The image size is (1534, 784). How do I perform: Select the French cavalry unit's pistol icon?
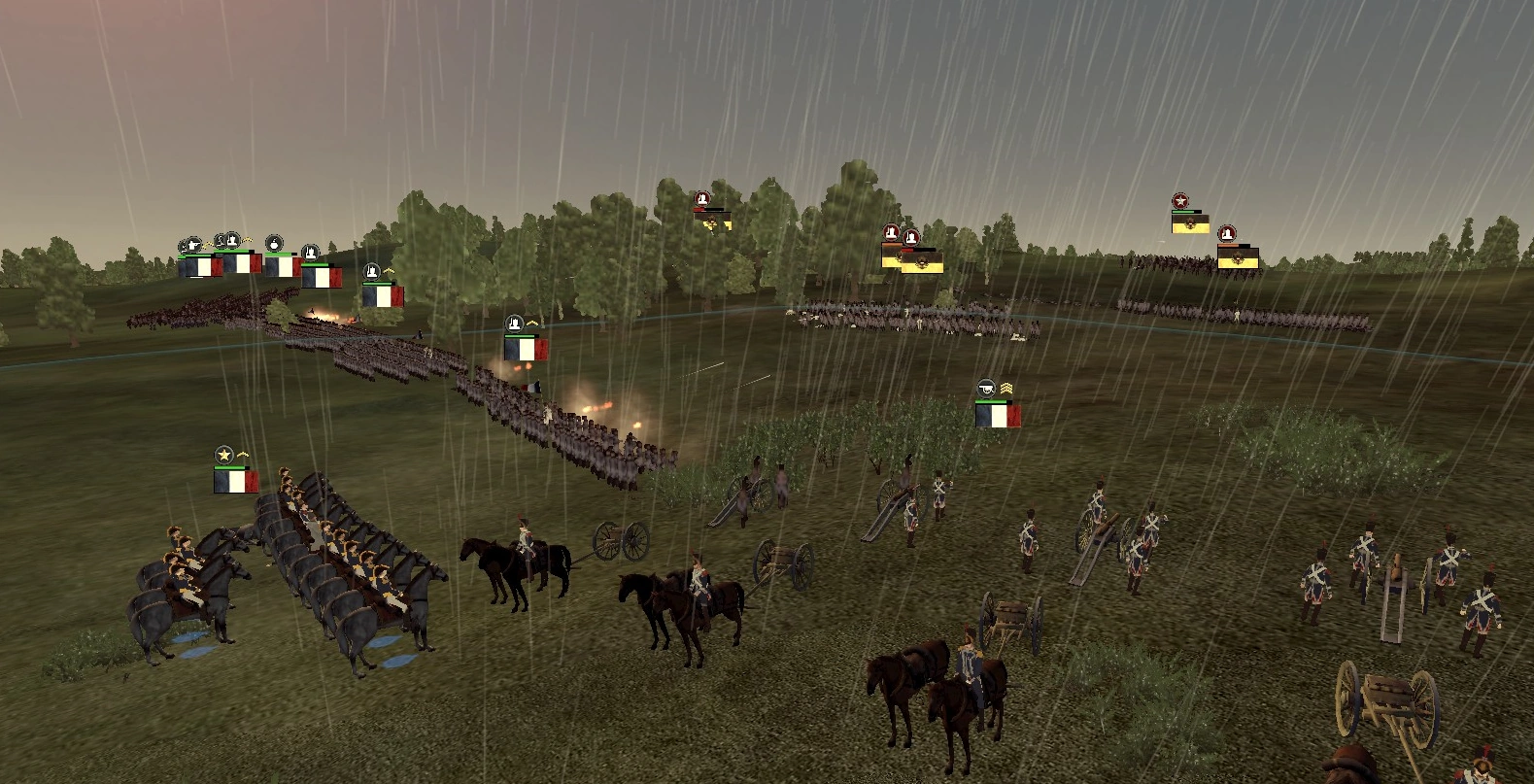194,244
